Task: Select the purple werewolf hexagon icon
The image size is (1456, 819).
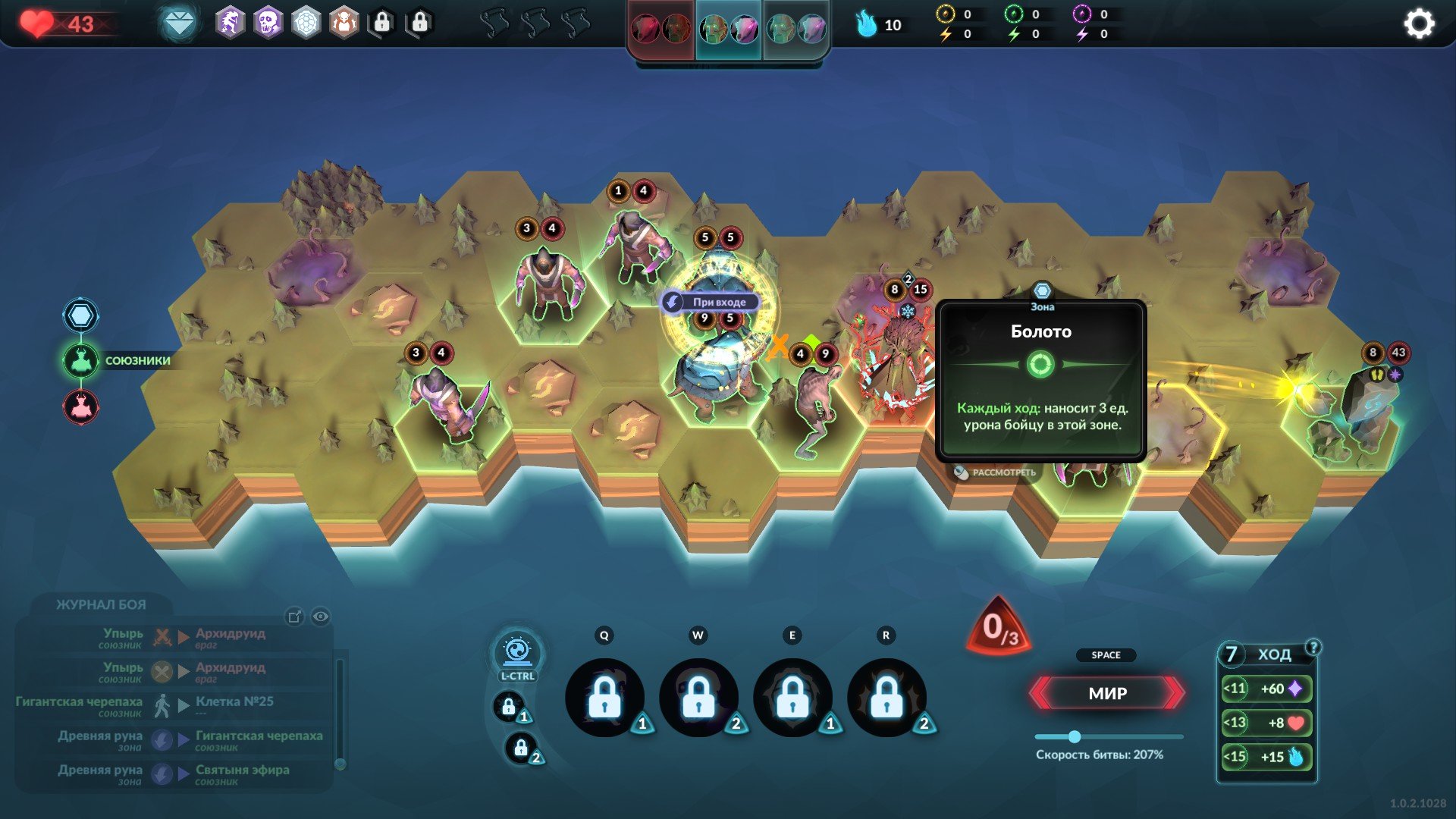Action: click(230, 24)
